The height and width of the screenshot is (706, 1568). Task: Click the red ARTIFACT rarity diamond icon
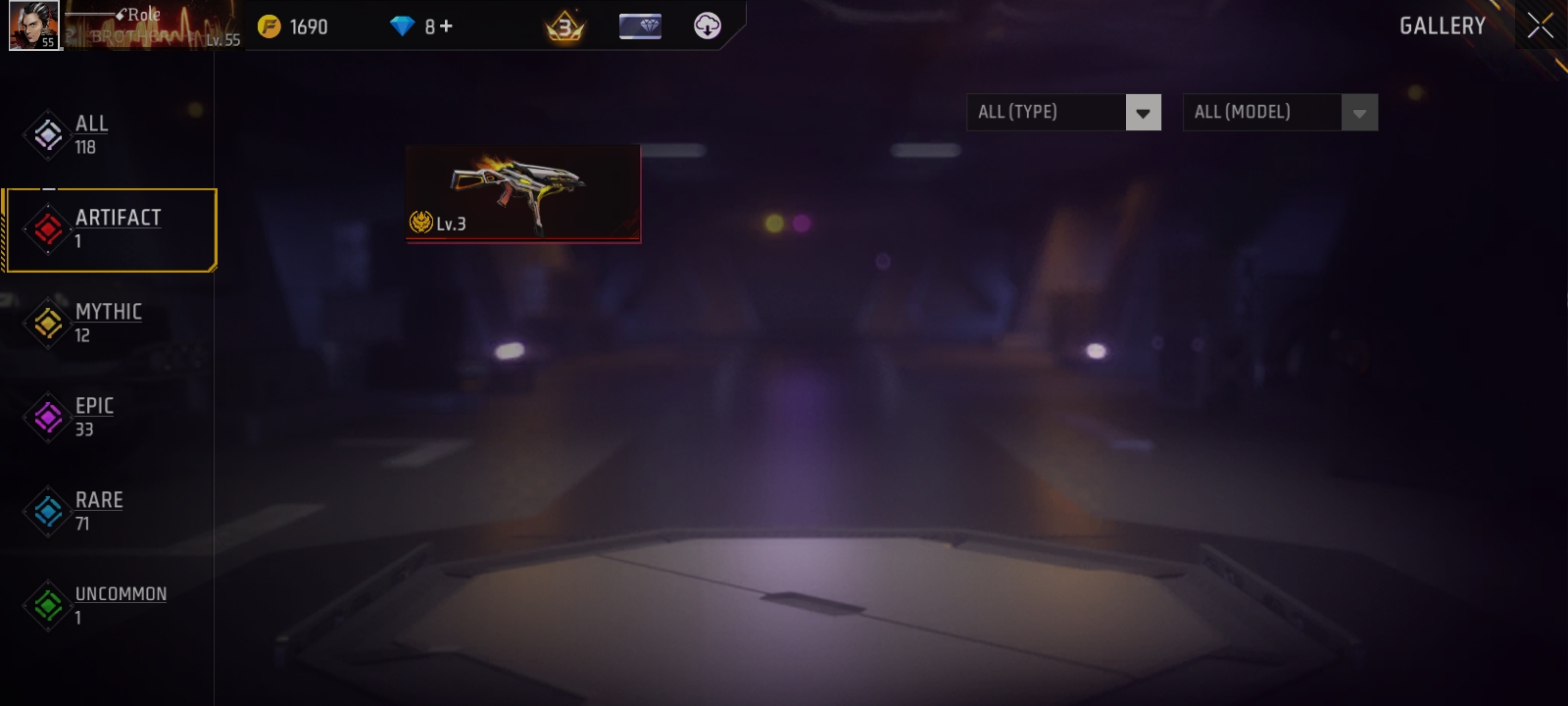click(x=47, y=227)
